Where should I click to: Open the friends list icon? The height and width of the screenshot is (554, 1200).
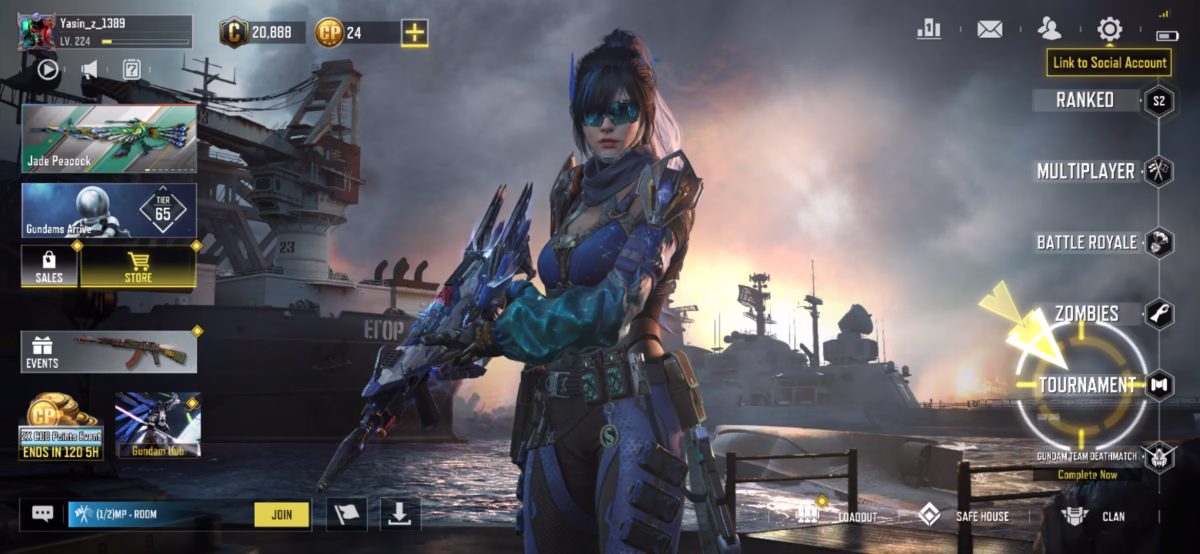pyautogui.click(x=1049, y=29)
